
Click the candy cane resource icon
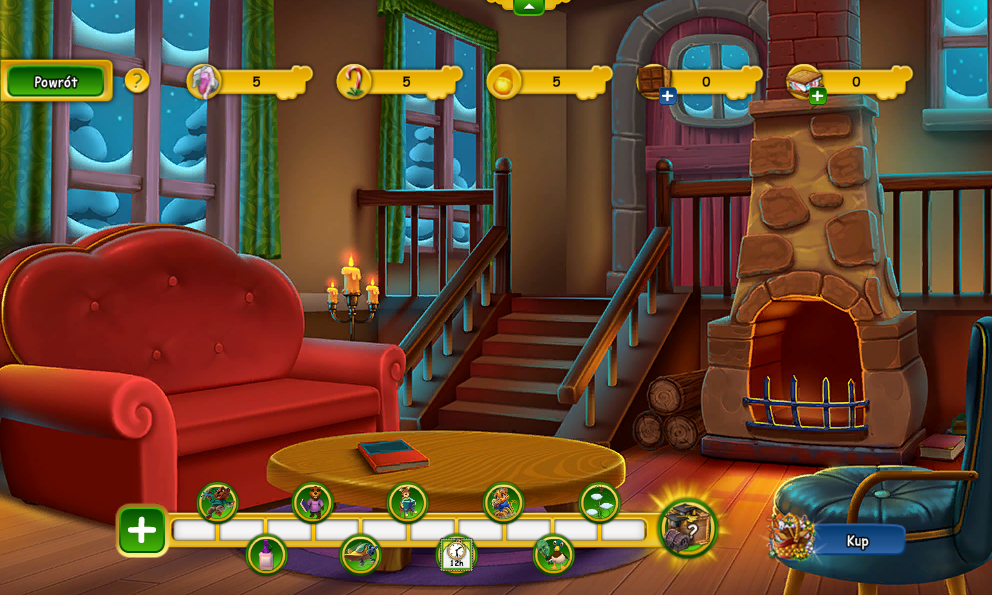point(353,81)
